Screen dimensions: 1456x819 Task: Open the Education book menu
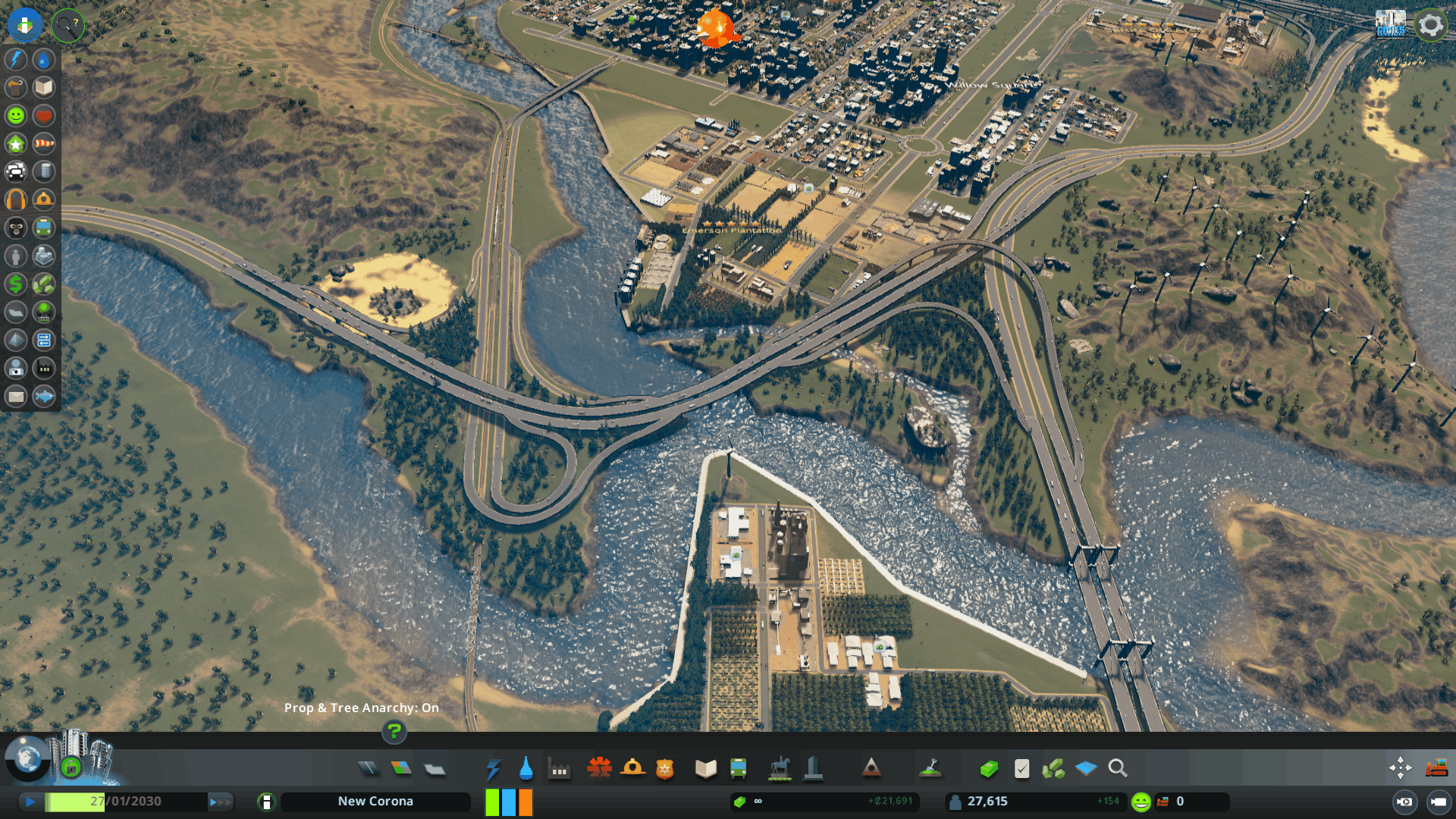coord(705,769)
